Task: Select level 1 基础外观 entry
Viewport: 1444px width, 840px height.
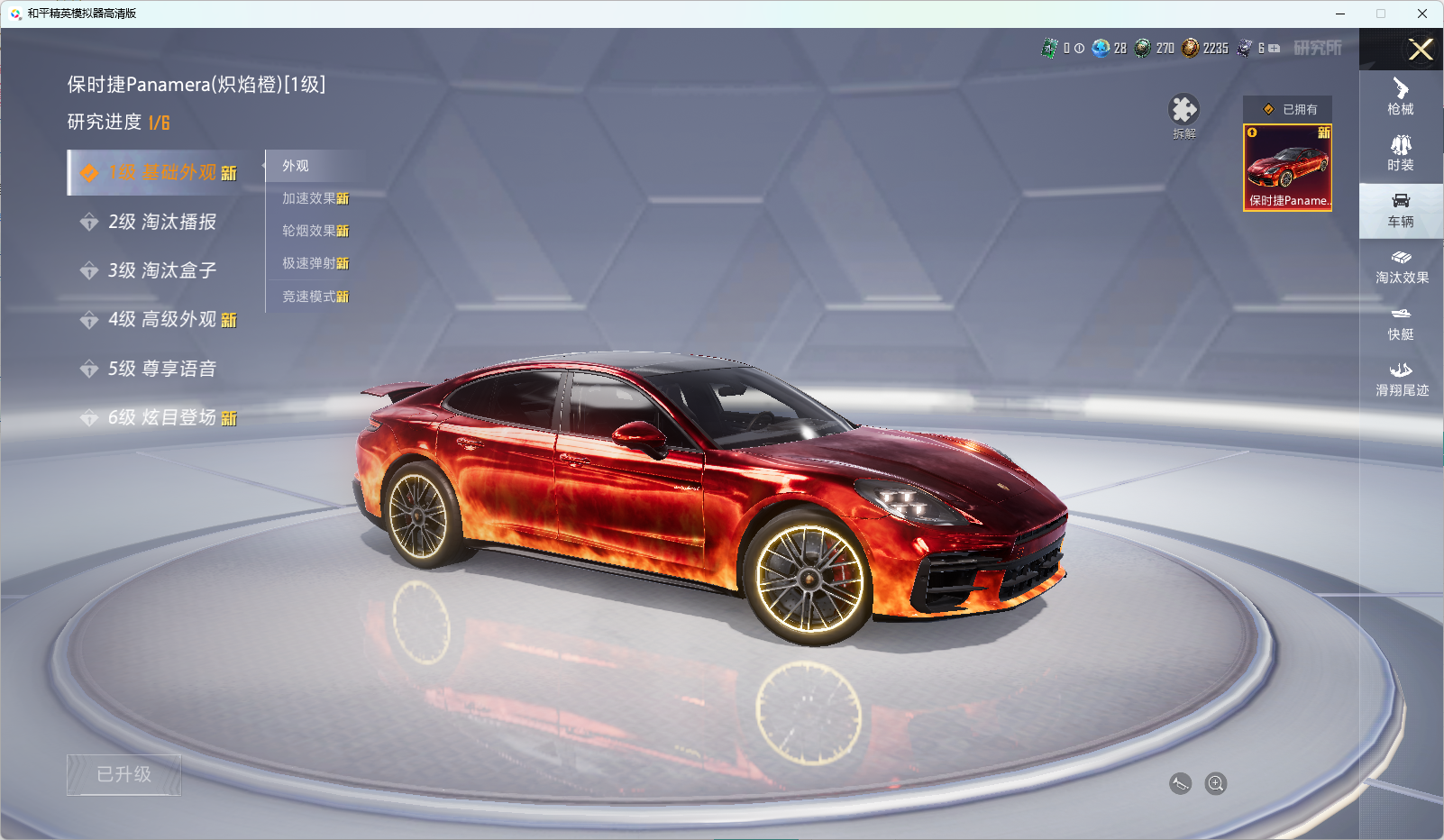Action: (162, 172)
